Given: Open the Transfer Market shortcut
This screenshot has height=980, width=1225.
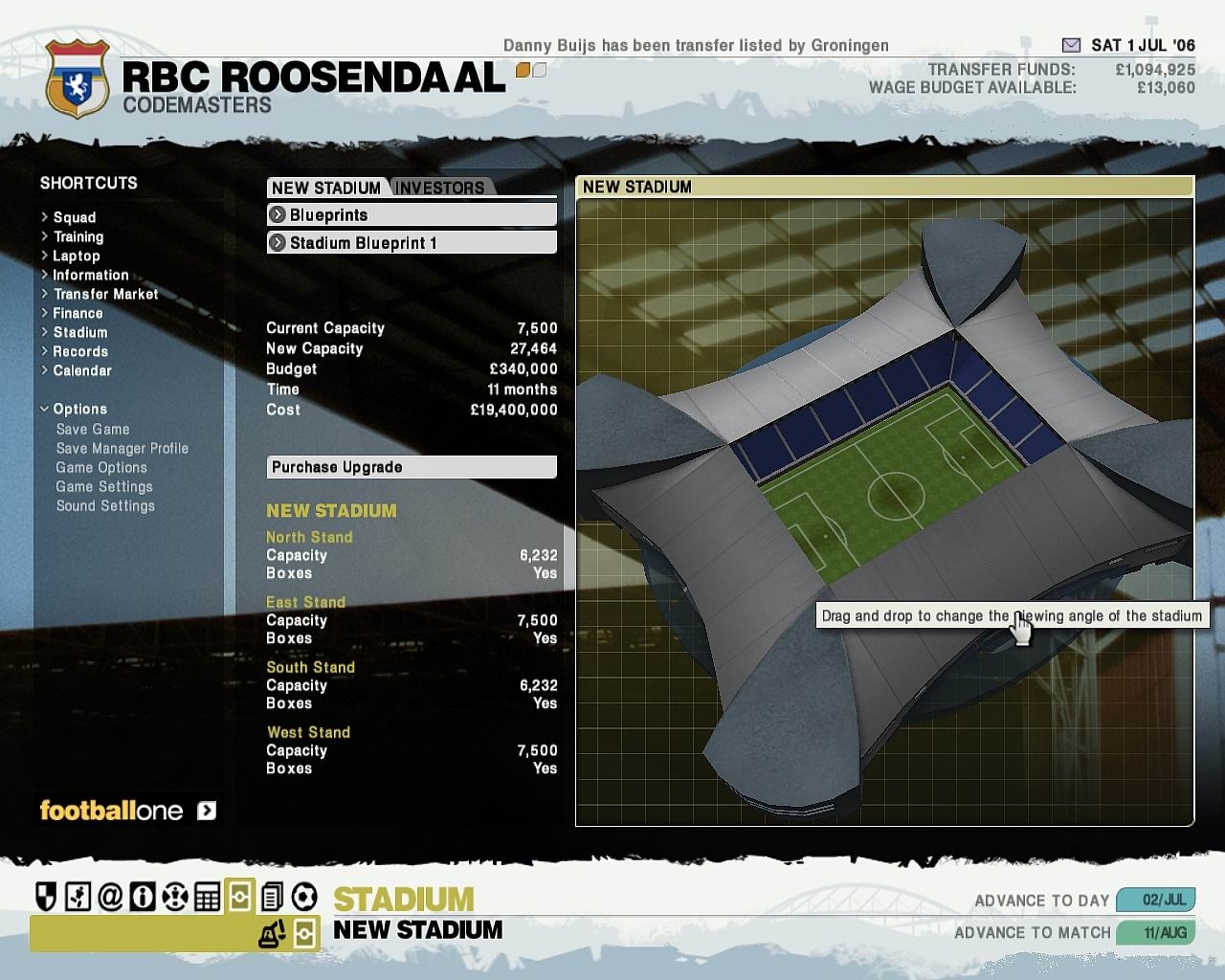Looking at the screenshot, I should click(105, 294).
